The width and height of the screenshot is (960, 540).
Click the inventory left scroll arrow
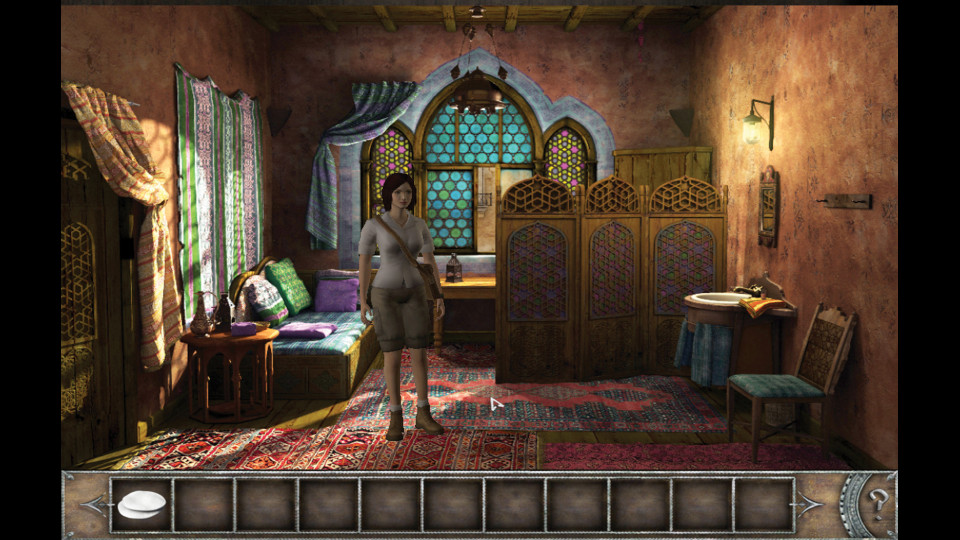[93, 504]
